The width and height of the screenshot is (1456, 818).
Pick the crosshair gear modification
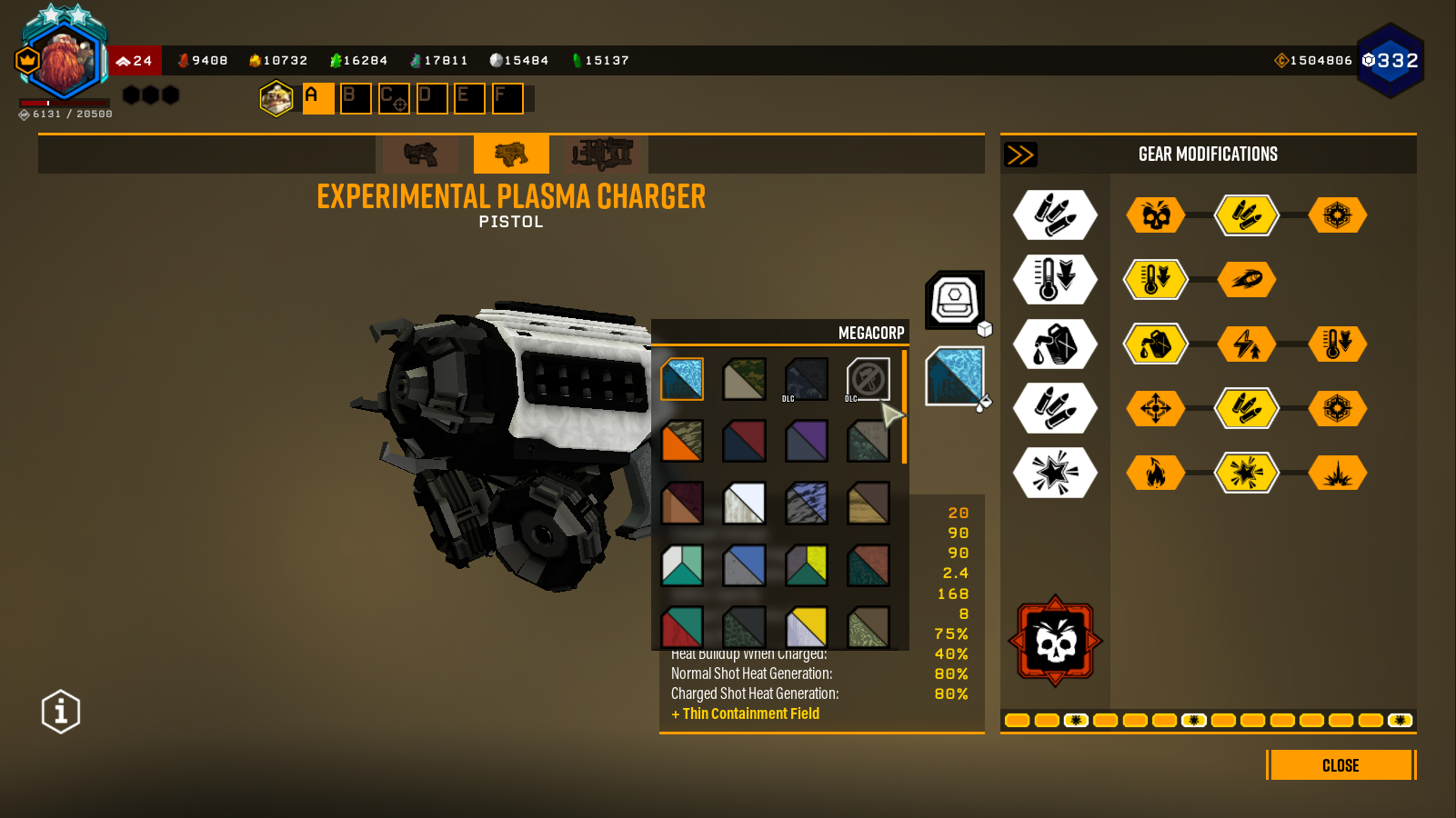1156,409
